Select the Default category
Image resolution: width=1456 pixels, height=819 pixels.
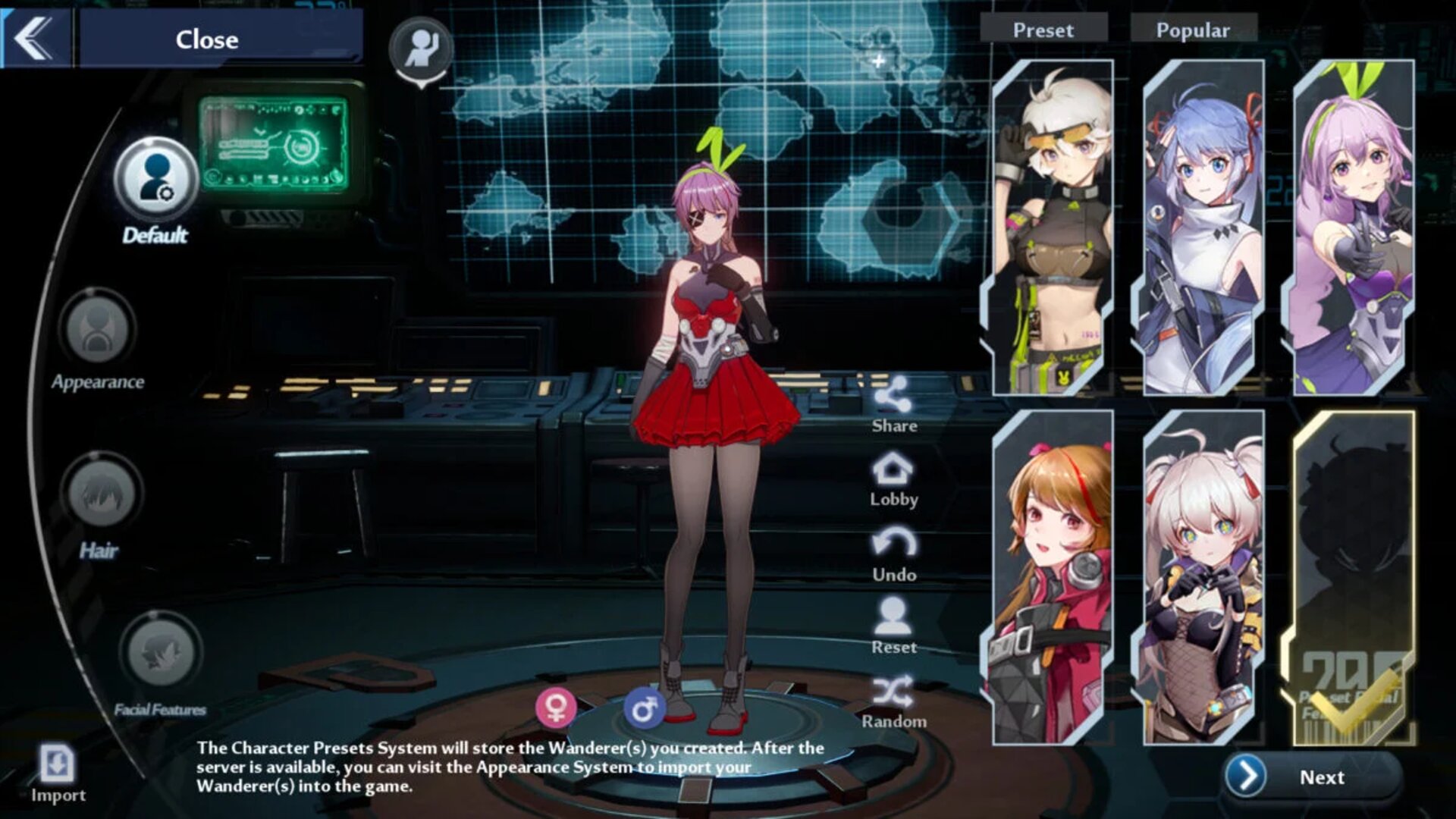156,180
